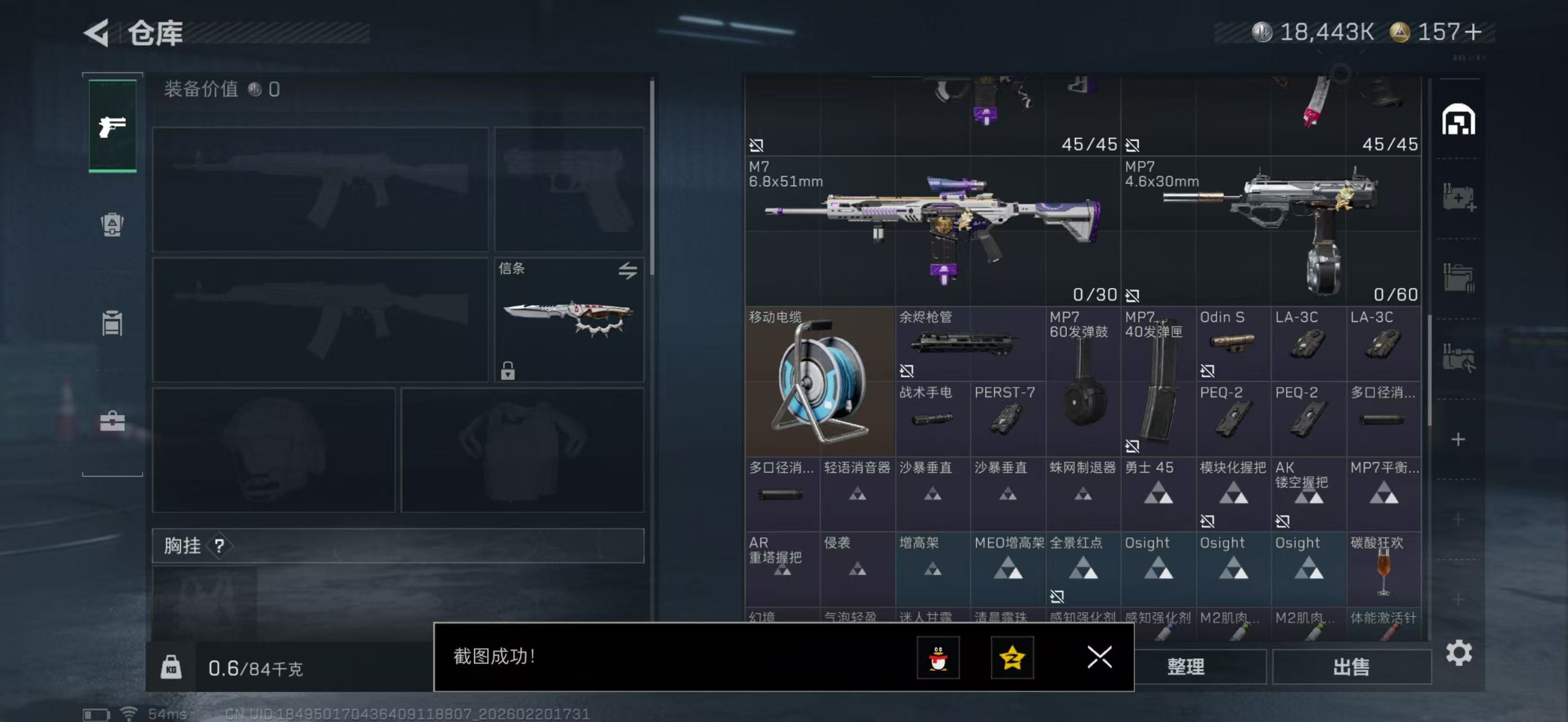The image size is (1568, 722).
Task: Select the MP7 4.6x30mm submachine gun
Action: point(1271,231)
